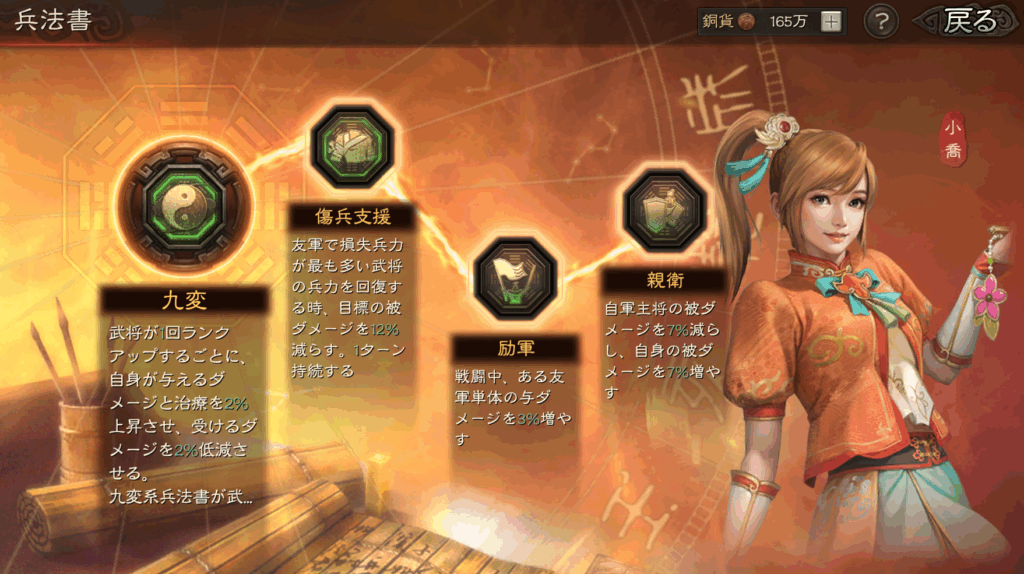Open the question mark help button
The height and width of the screenshot is (574, 1024).
click(880, 21)
